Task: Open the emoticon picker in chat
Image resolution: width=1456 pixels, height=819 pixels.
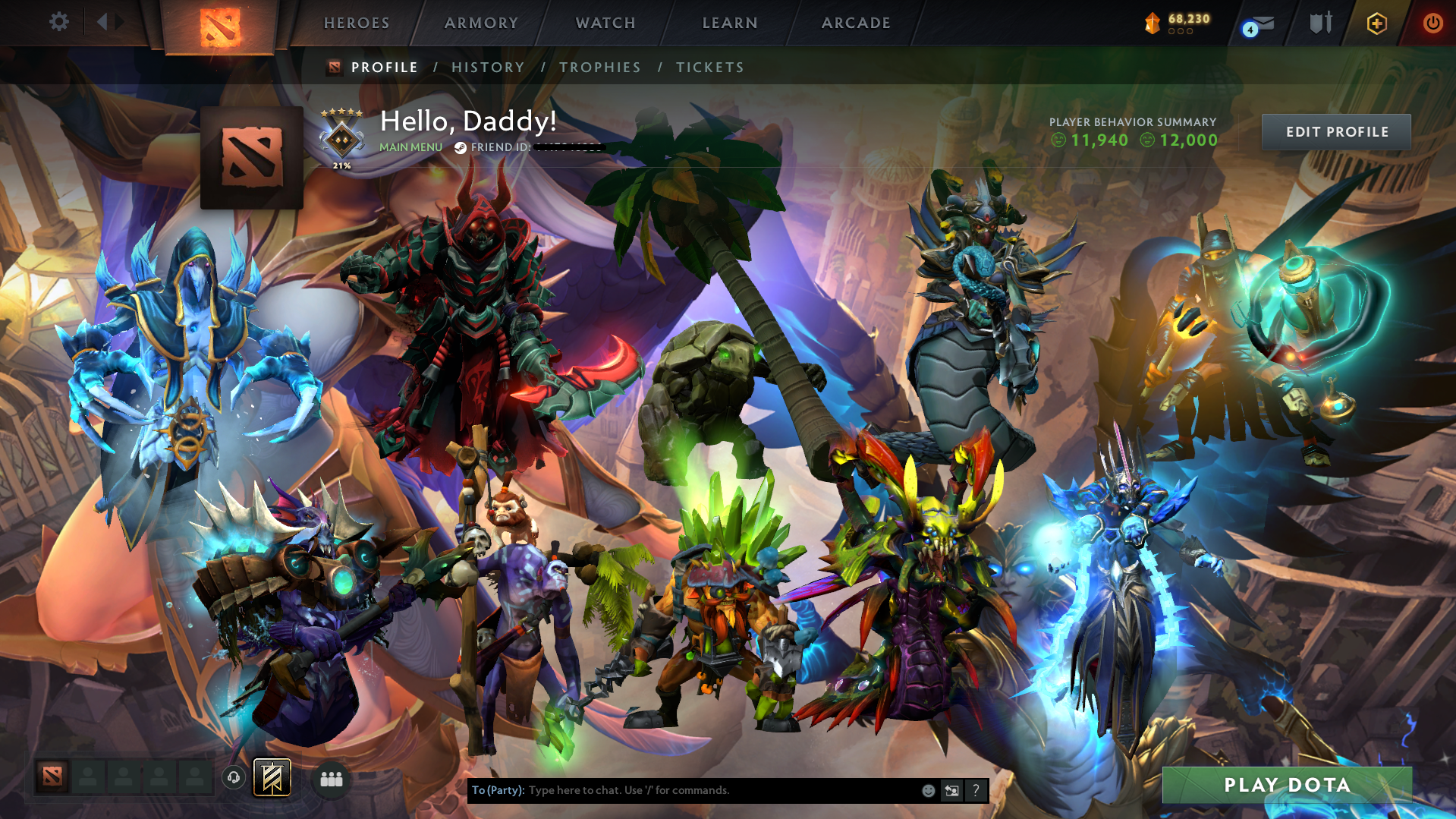Action: point(928,790)
